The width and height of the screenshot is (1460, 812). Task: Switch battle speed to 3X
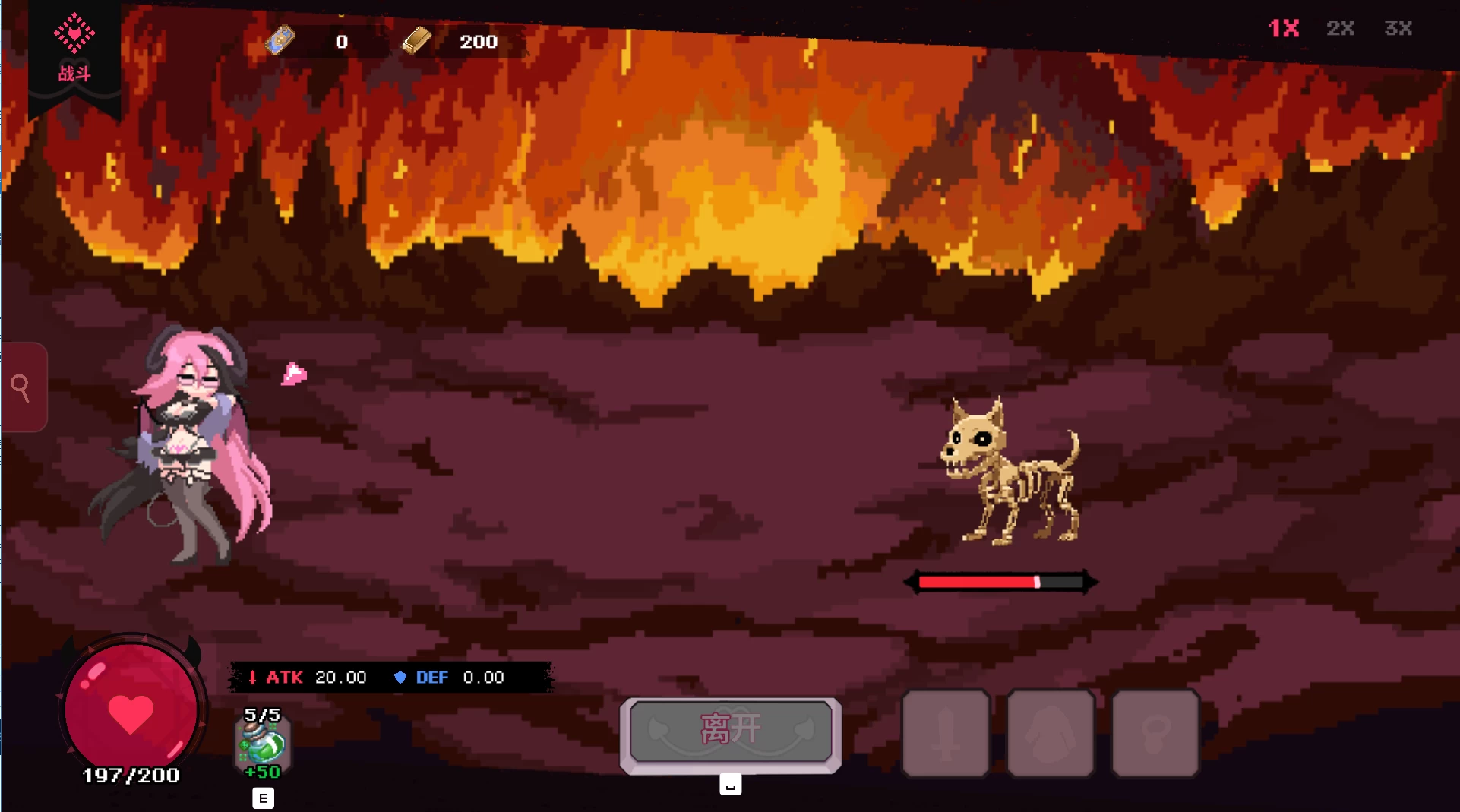[1398, 29]
